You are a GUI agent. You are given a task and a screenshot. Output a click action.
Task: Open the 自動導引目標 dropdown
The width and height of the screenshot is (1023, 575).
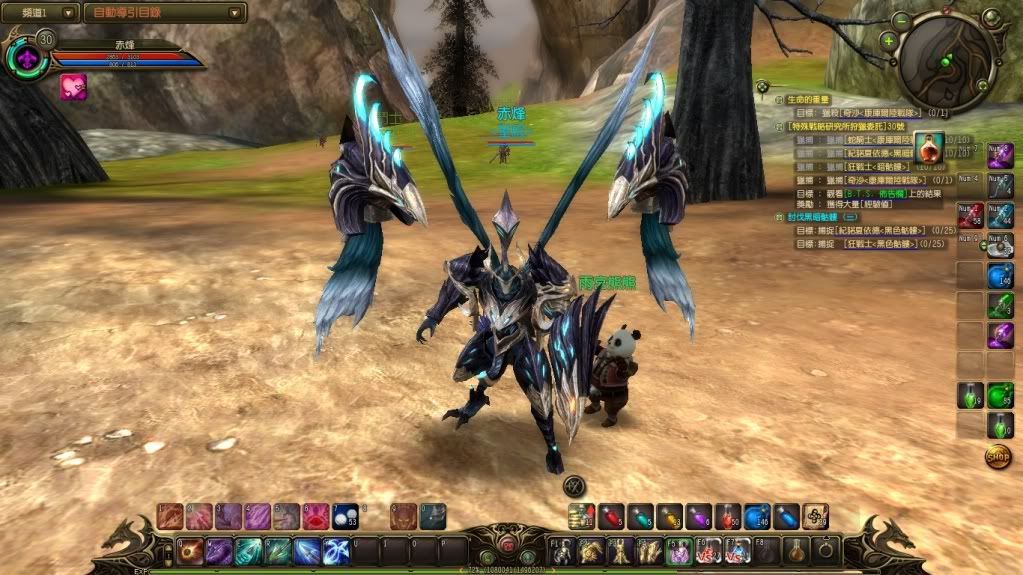pyautogui.click(x=164, y=13)
